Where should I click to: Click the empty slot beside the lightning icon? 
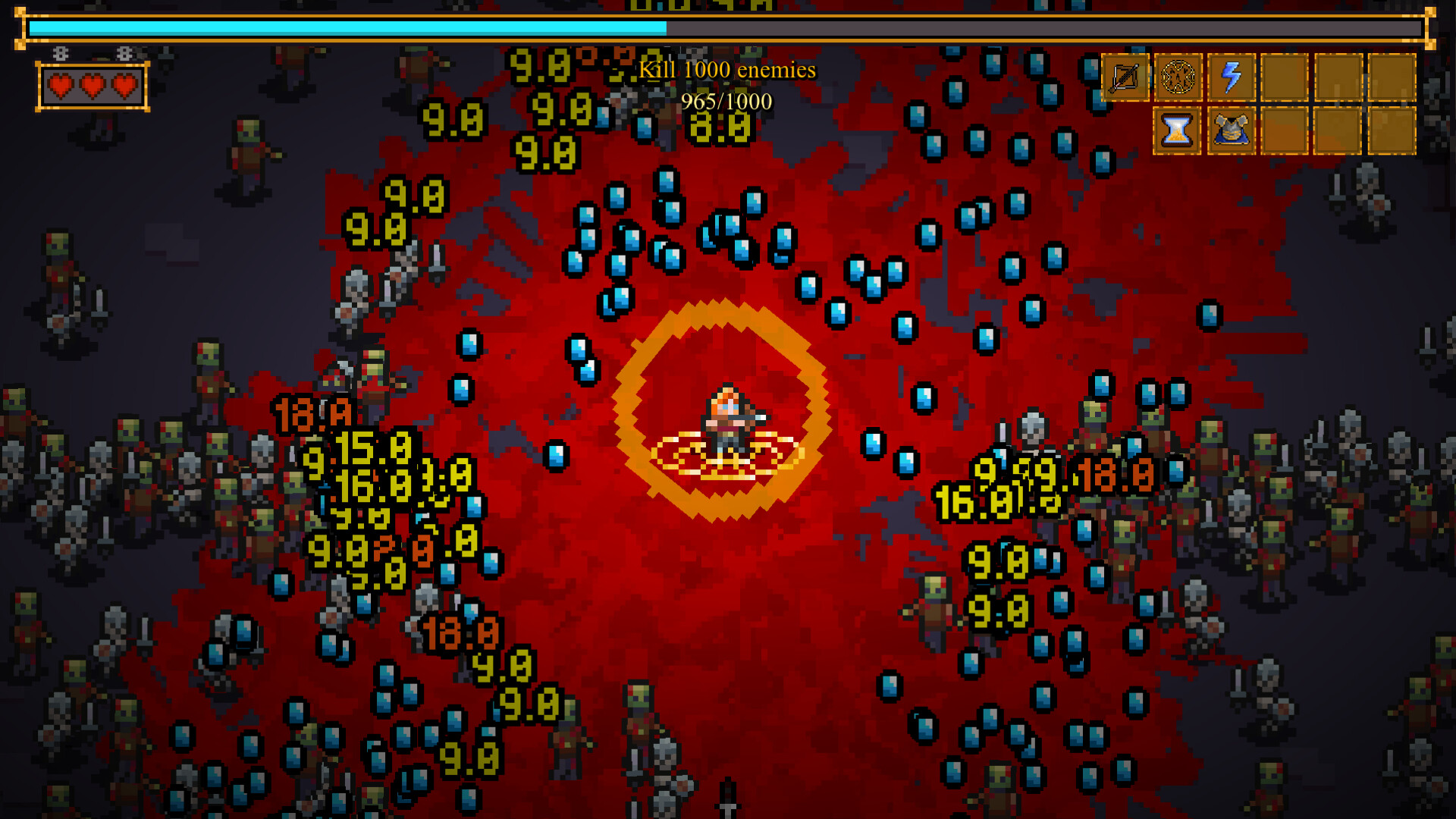1285,76
